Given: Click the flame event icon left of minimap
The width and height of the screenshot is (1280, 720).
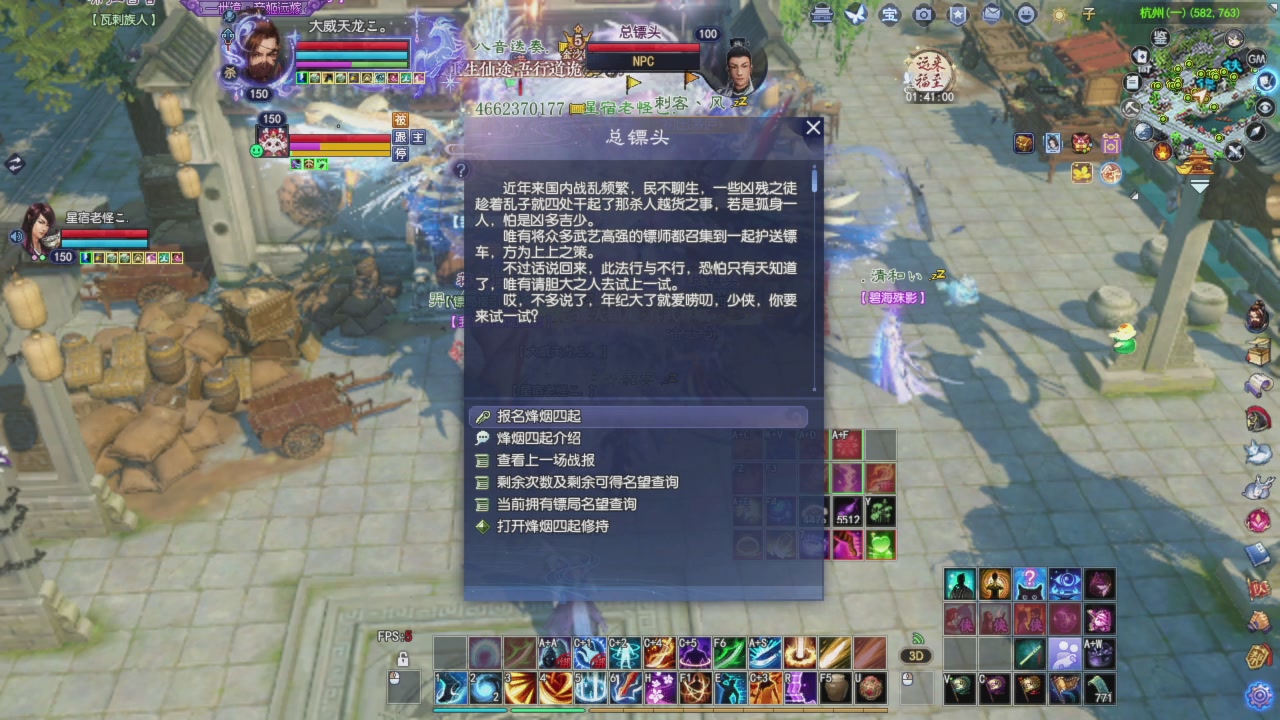Looking at the screenshot, I should point(1161,151).
